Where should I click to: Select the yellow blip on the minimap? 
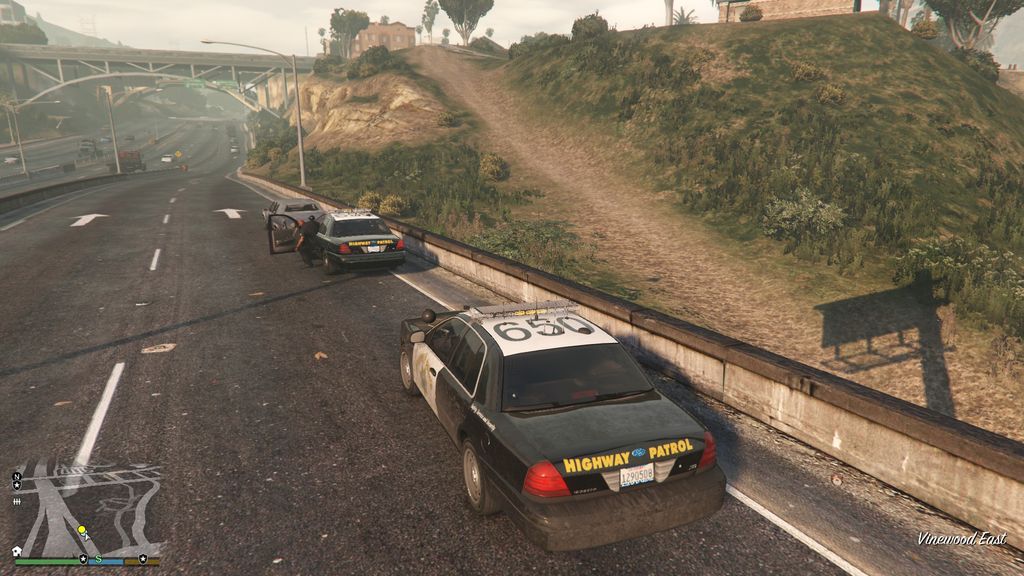[x=82, y=531]
